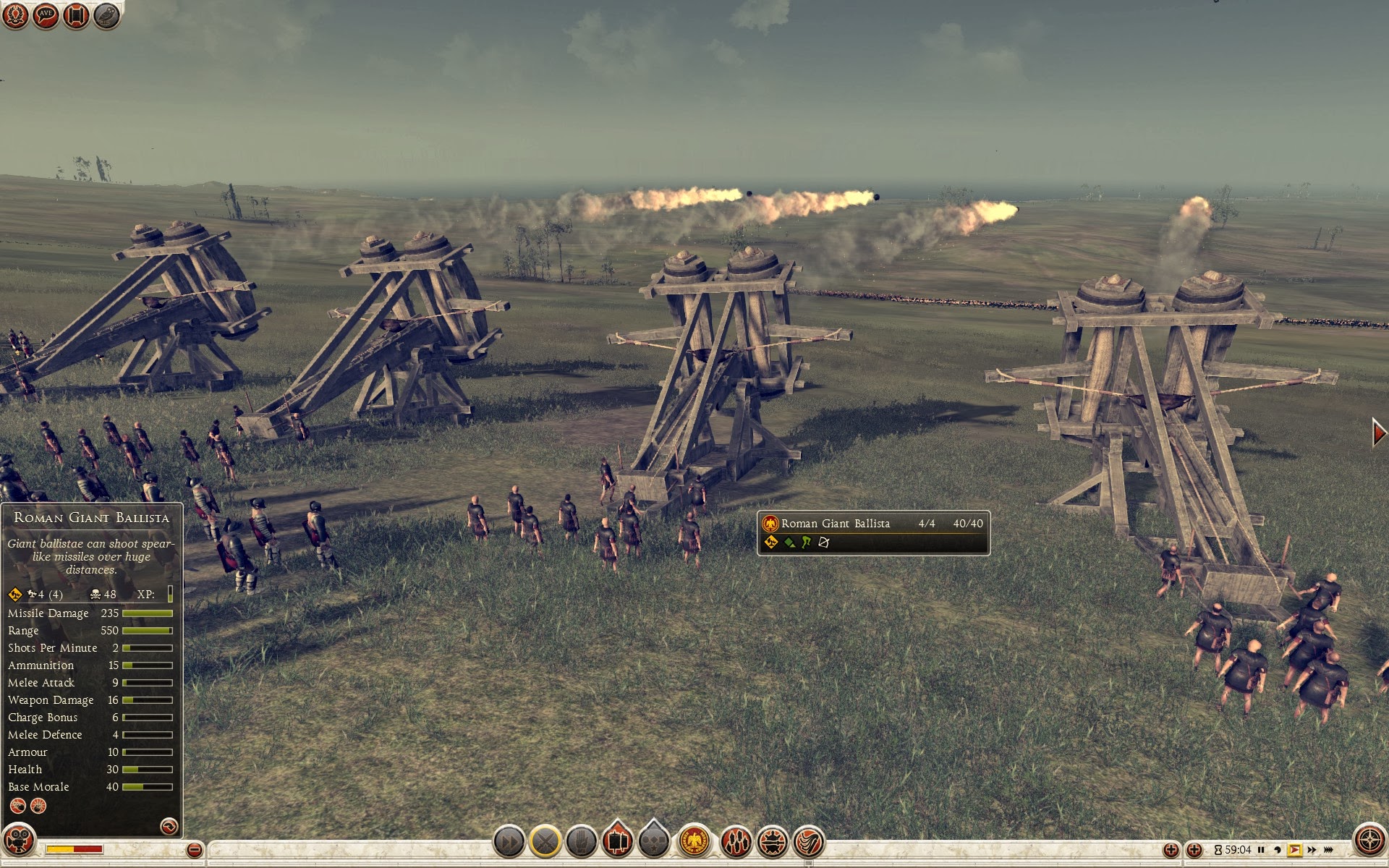Set battle speed to slow motion
1389x868 pixels.
(x=1278, y=850)
